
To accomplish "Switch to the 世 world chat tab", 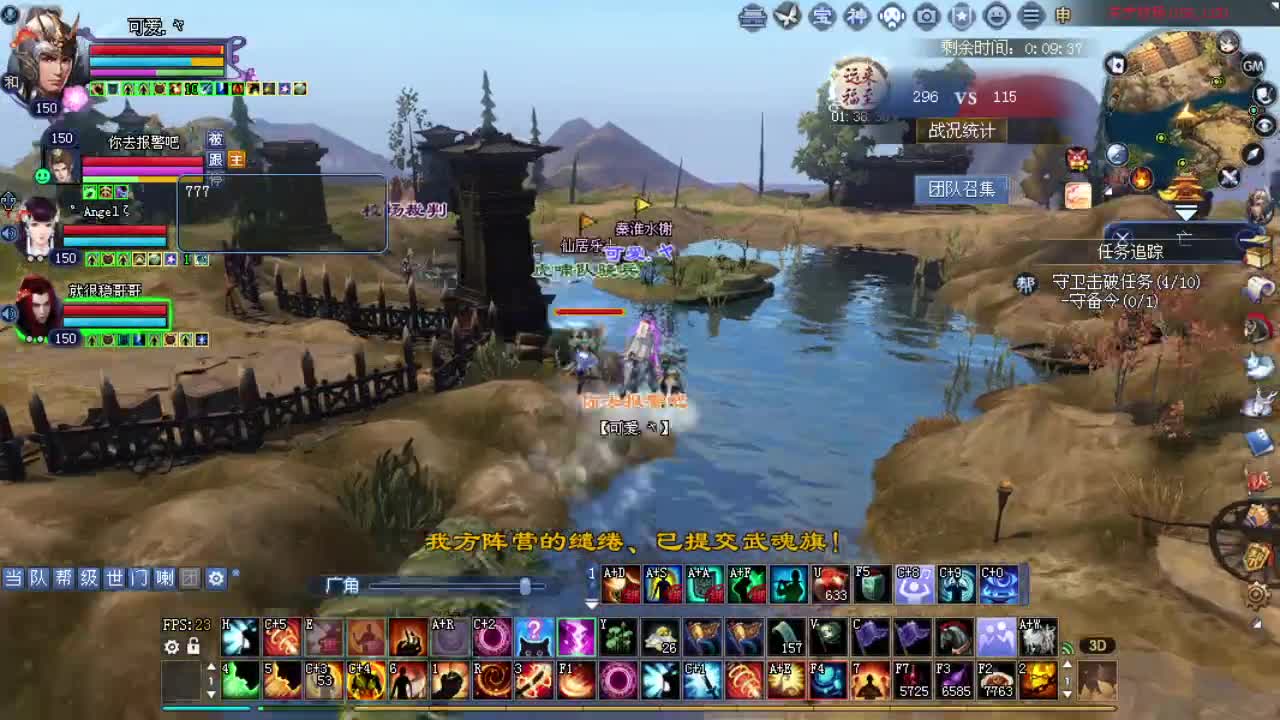I will tap(114, 578).
